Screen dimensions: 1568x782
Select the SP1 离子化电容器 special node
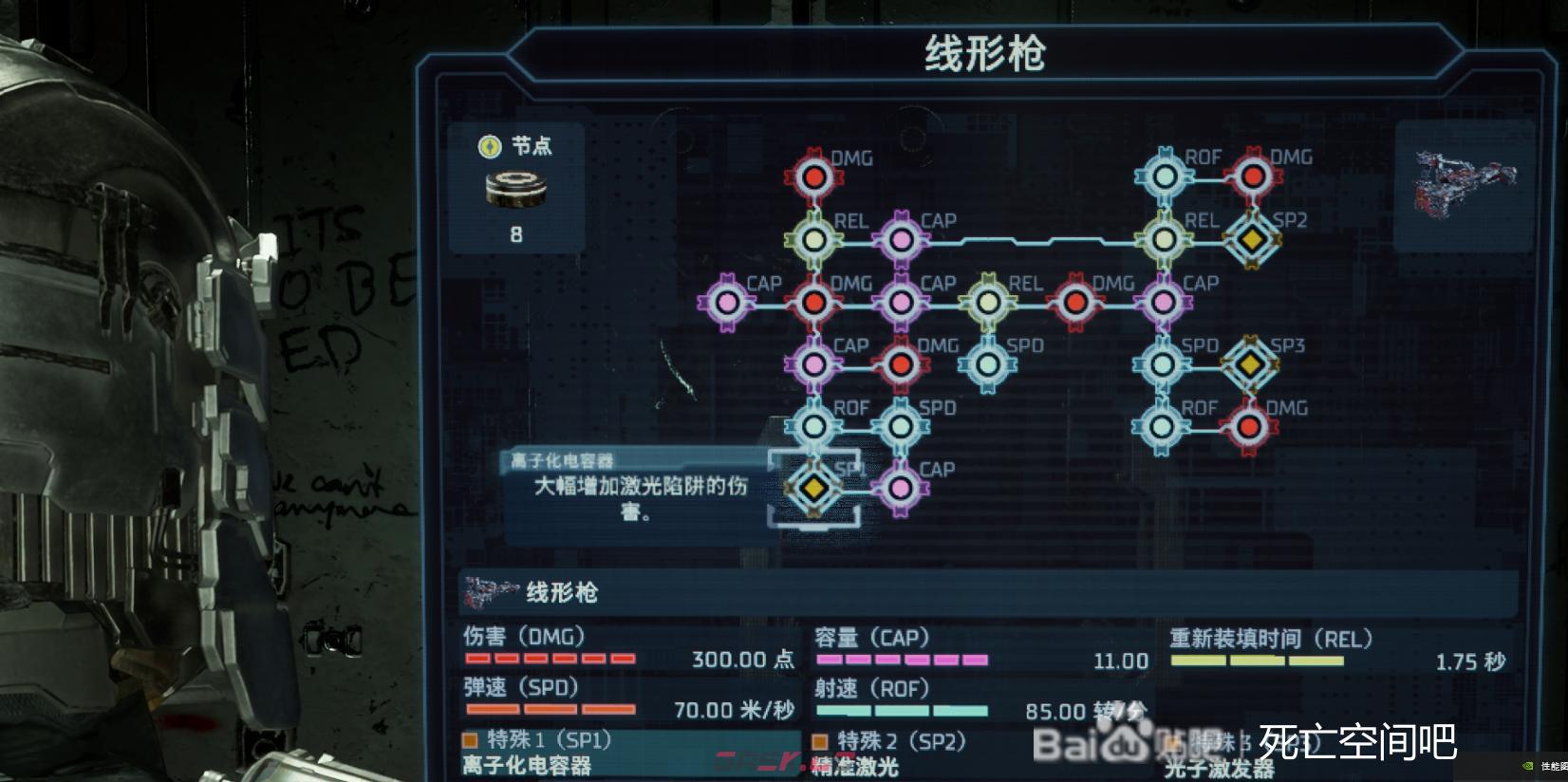[813, 487]
